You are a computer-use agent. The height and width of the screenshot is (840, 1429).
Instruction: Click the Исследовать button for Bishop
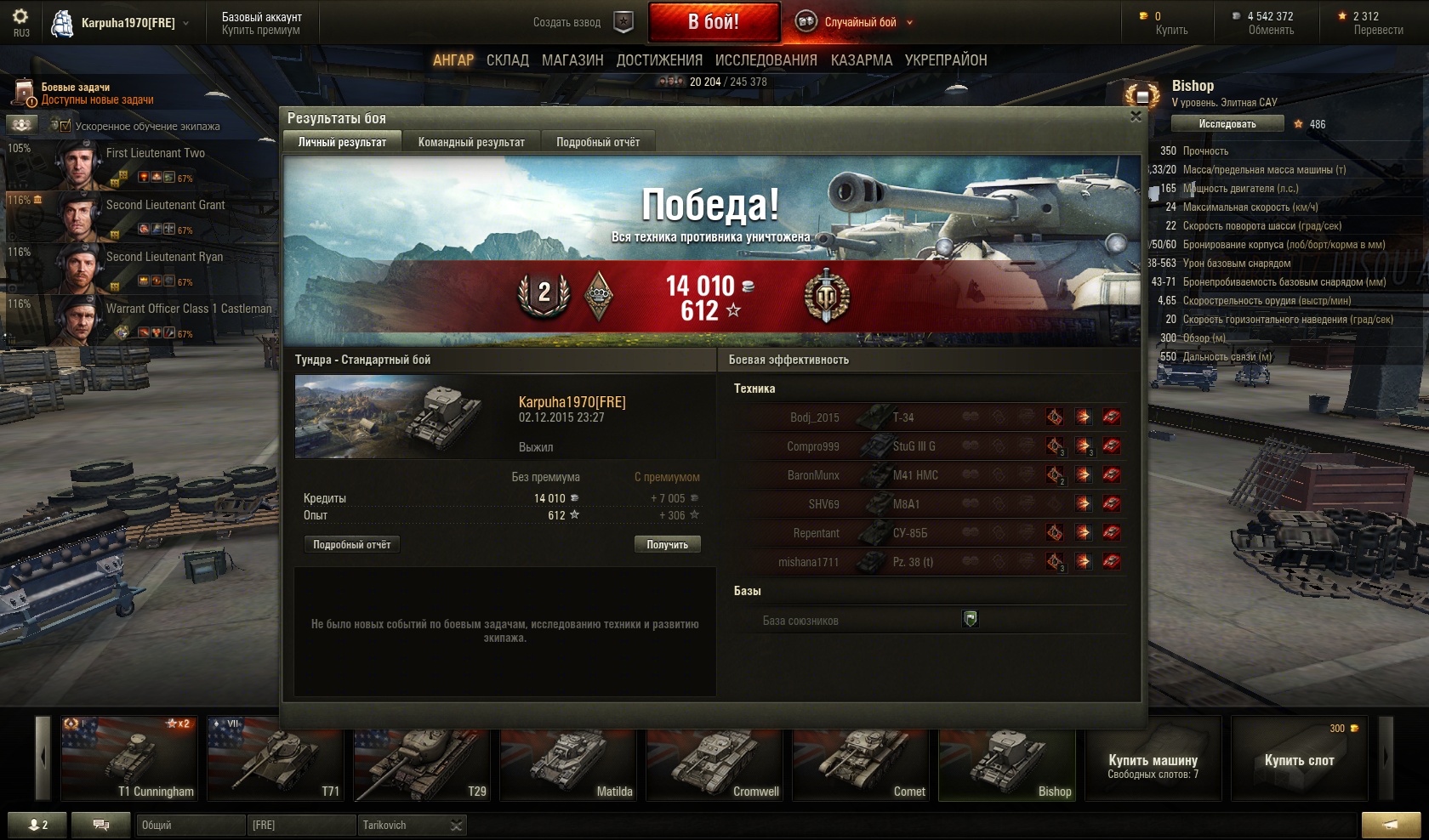[1227, 124]
